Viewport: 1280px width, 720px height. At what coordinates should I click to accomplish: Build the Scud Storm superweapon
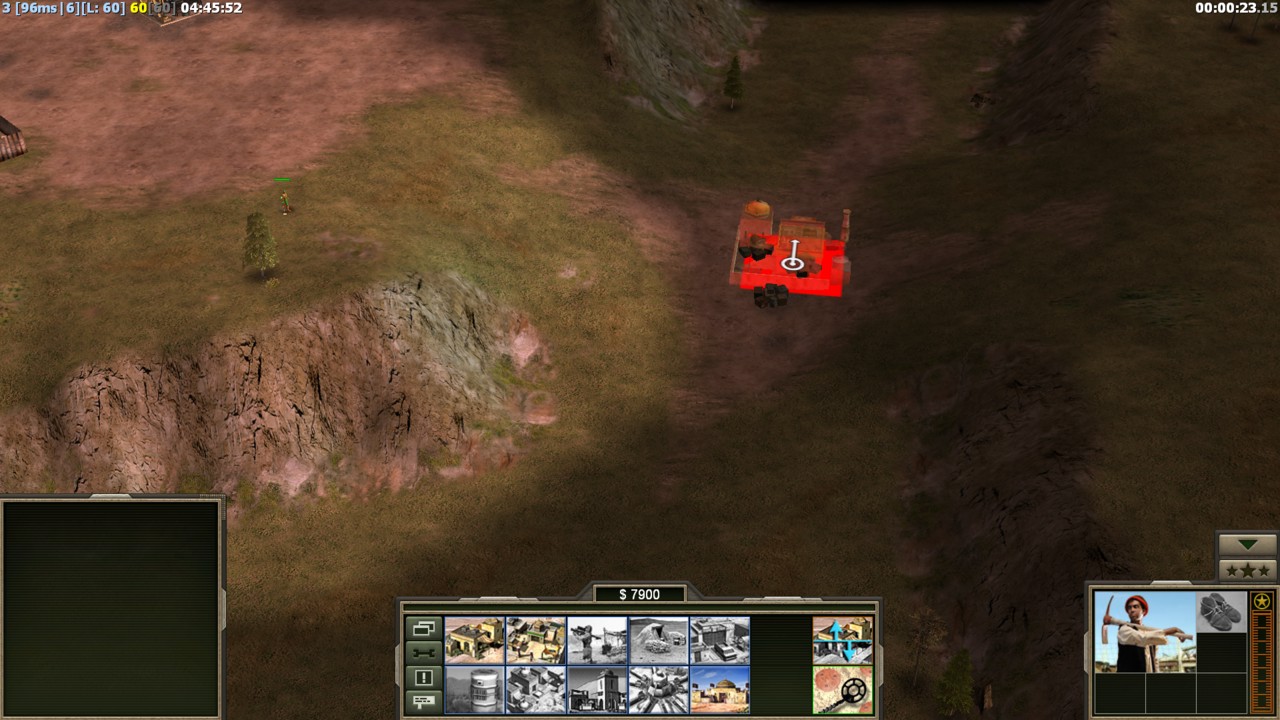(x=659, y=690)
